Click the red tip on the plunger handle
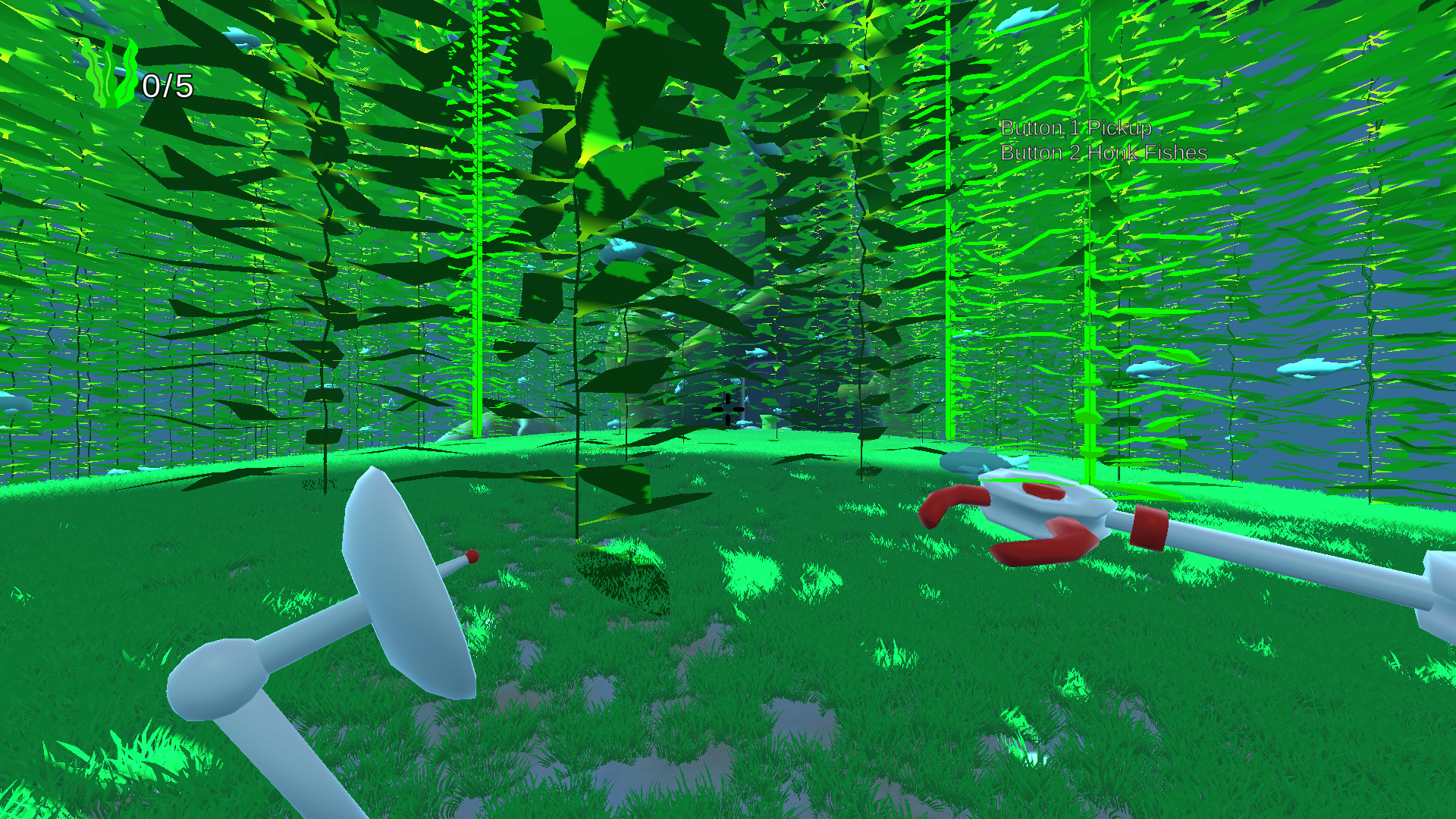 click(x=472, y=557)
